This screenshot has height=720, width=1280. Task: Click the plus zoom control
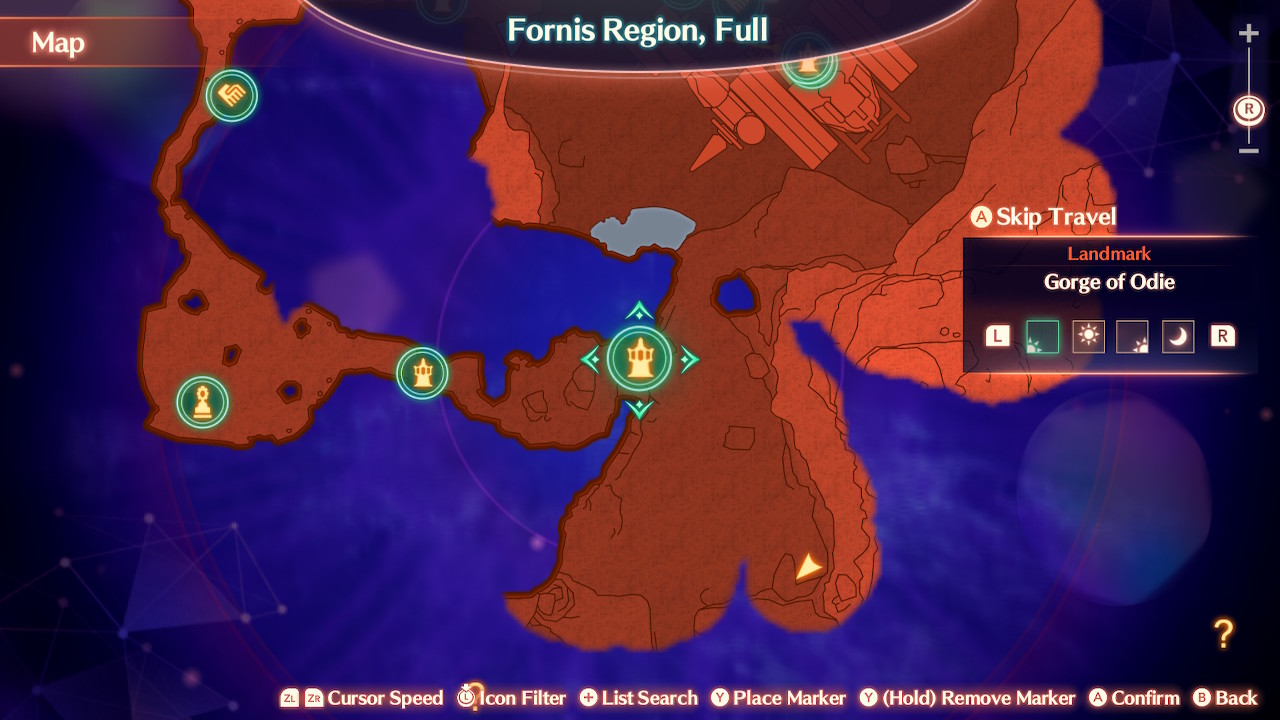pos(1248,32)
